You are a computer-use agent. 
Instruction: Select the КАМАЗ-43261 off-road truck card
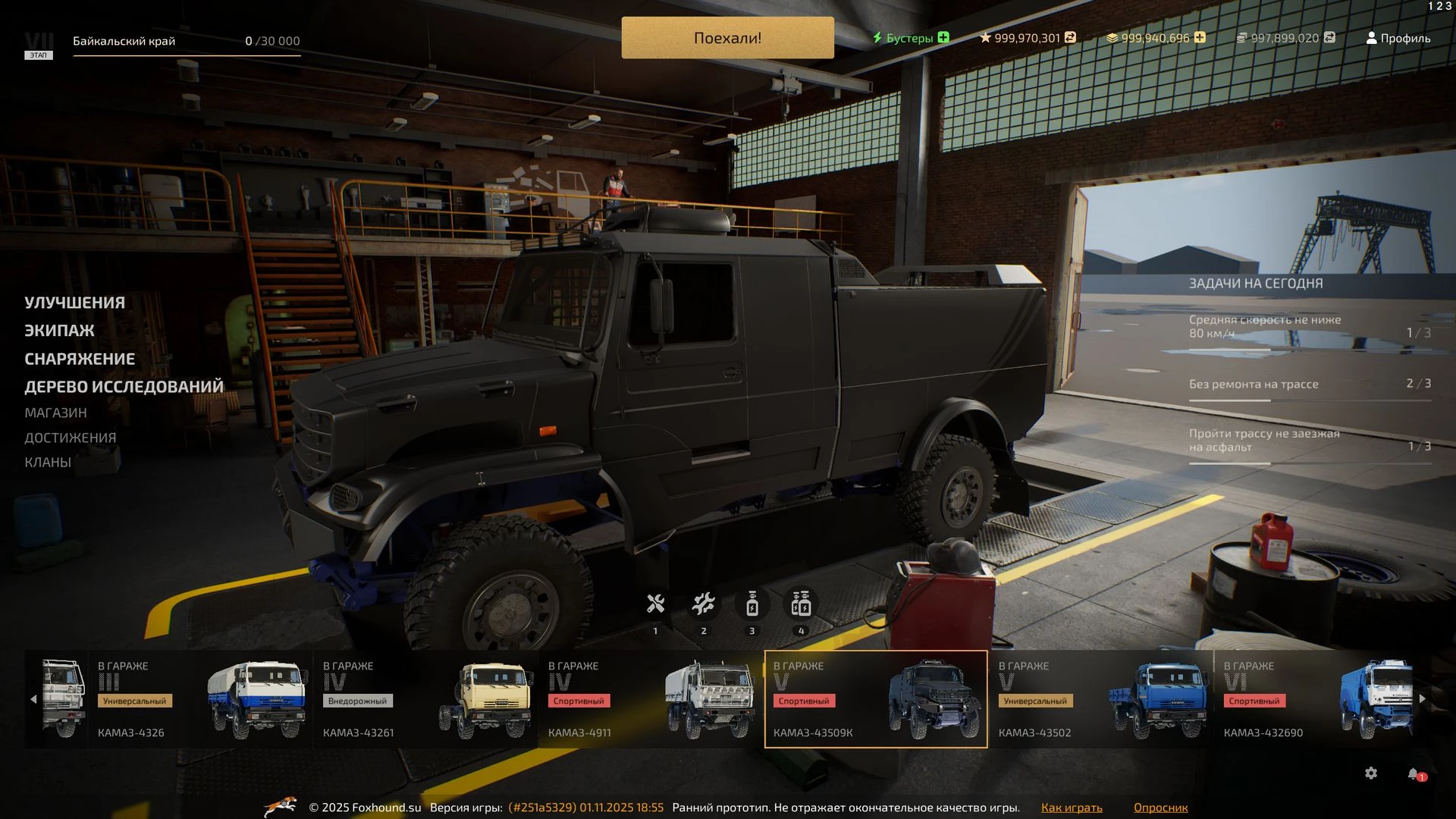pyautogui.click(x=426, y=699)
